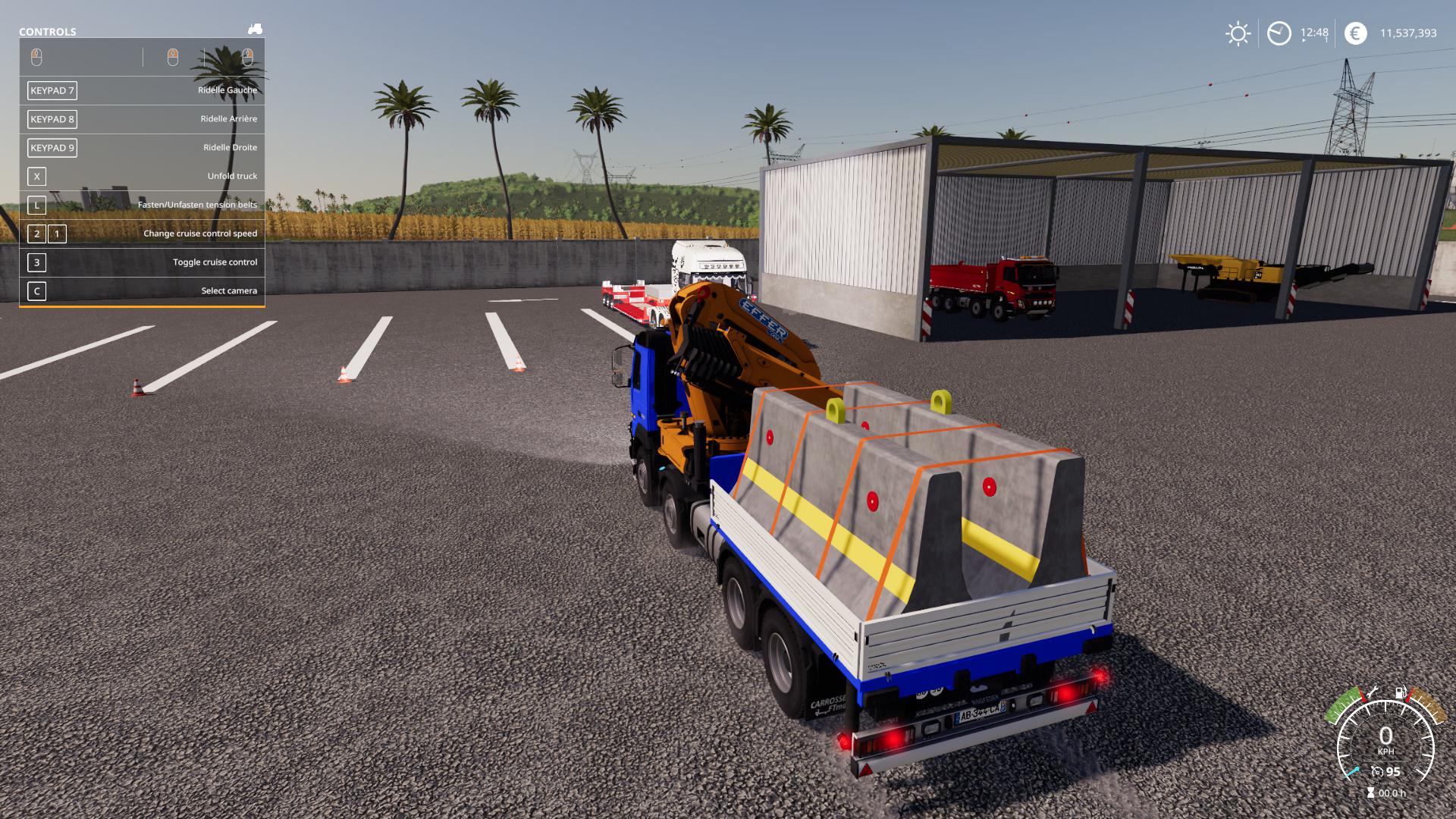The width and height of the screenshot is (1456, 819).
Task: Click the small arrow under the 12:48 time
Action: [x=1304, y=40]
